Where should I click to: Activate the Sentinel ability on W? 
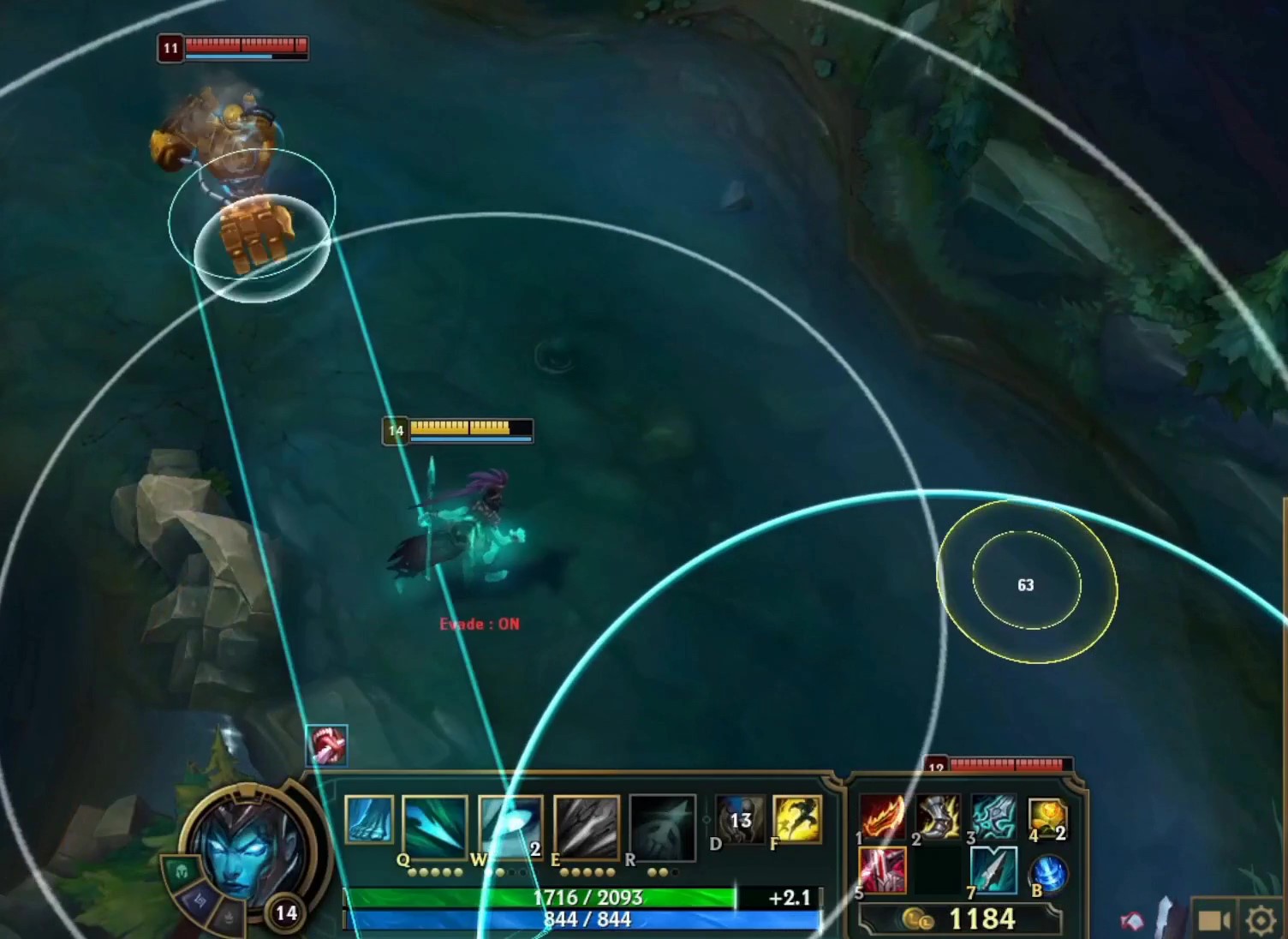click(510, 826)
